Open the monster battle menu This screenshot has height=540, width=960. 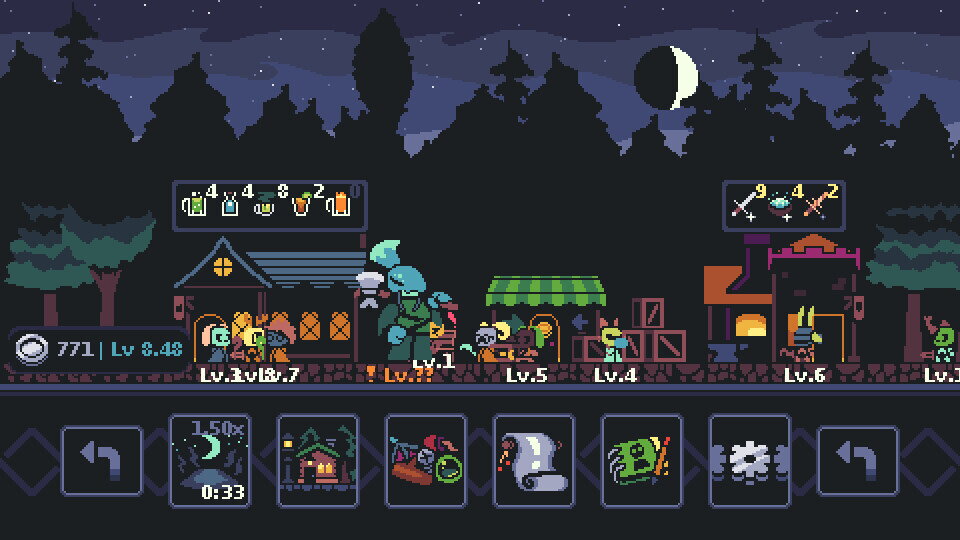click(x=426, y=461)
